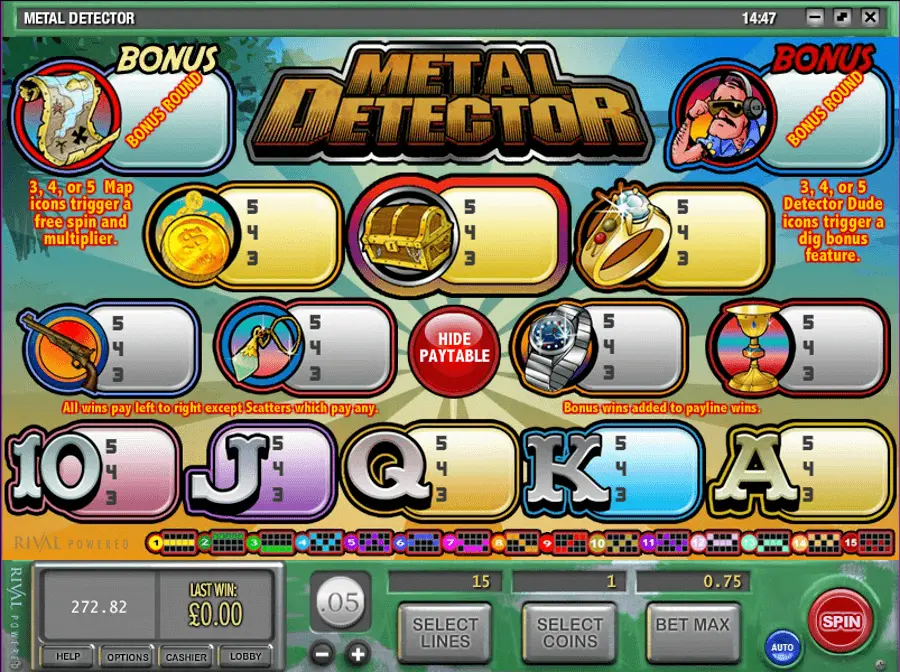900x672 pixels.
Task: Open the Help screen
Action: [68, 656]
